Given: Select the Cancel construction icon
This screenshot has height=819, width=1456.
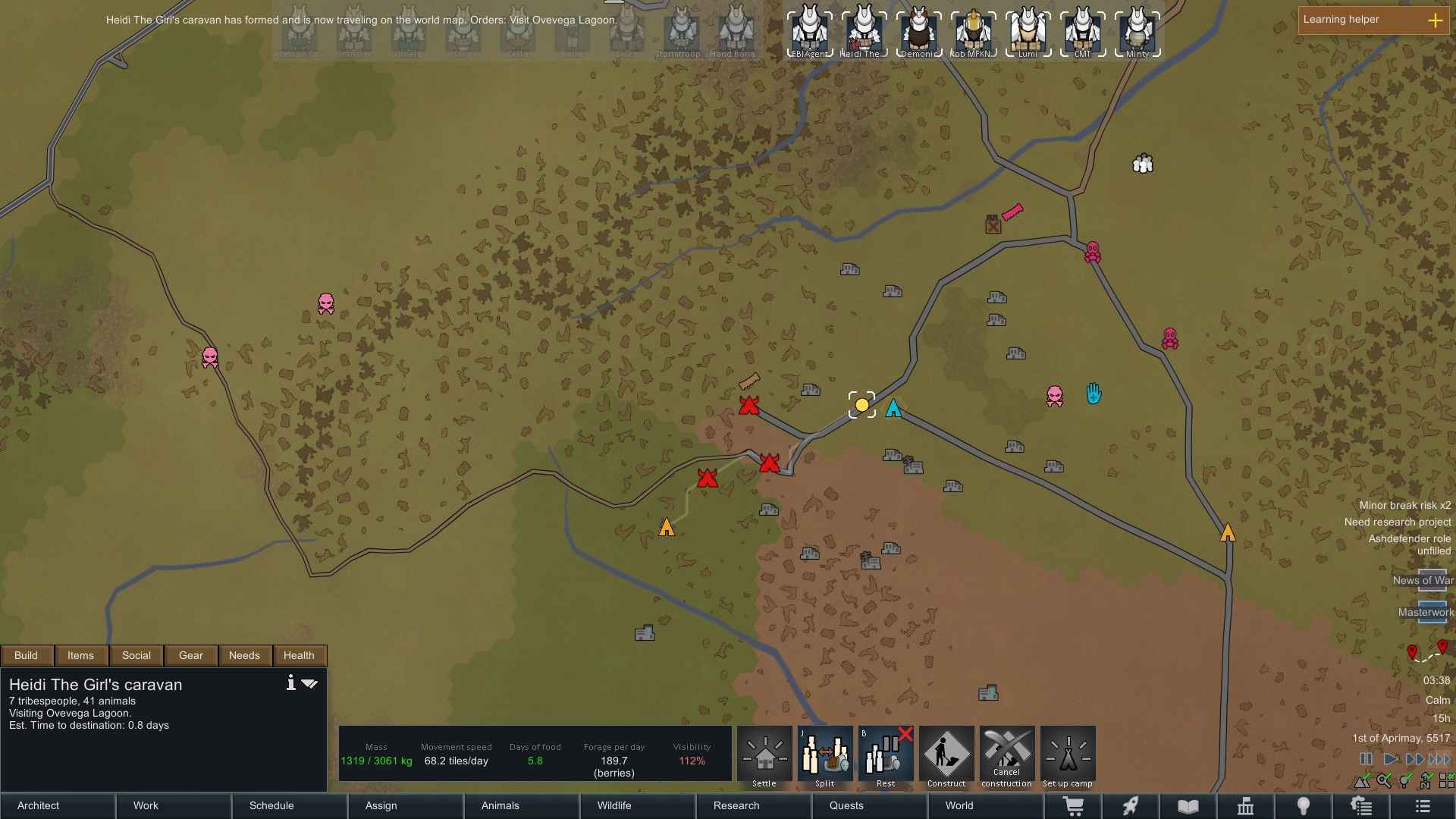Looking at the screenshot, I should pyautogui.click(x=1007, y=755).
